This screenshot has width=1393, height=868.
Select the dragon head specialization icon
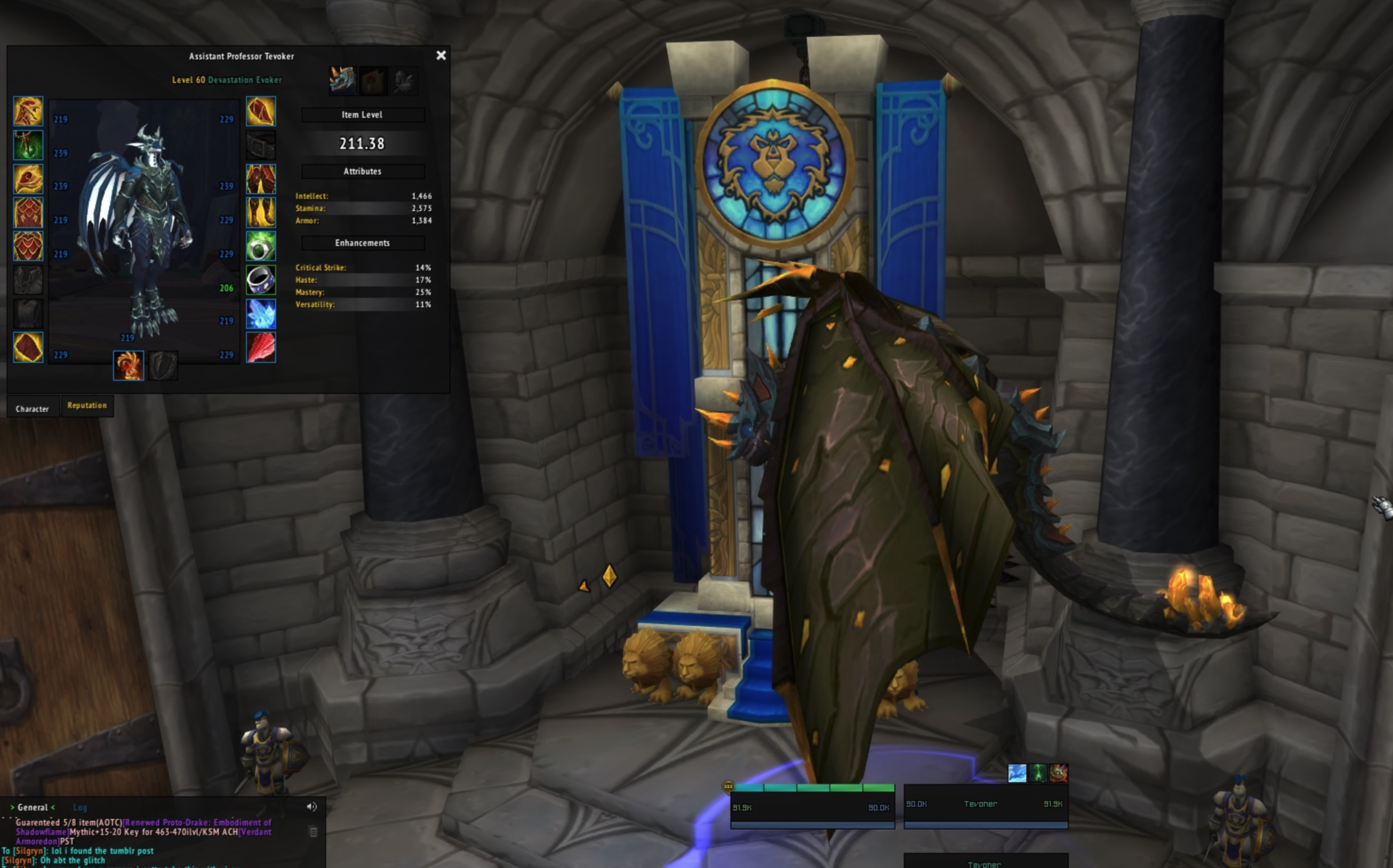click(342, 80)
